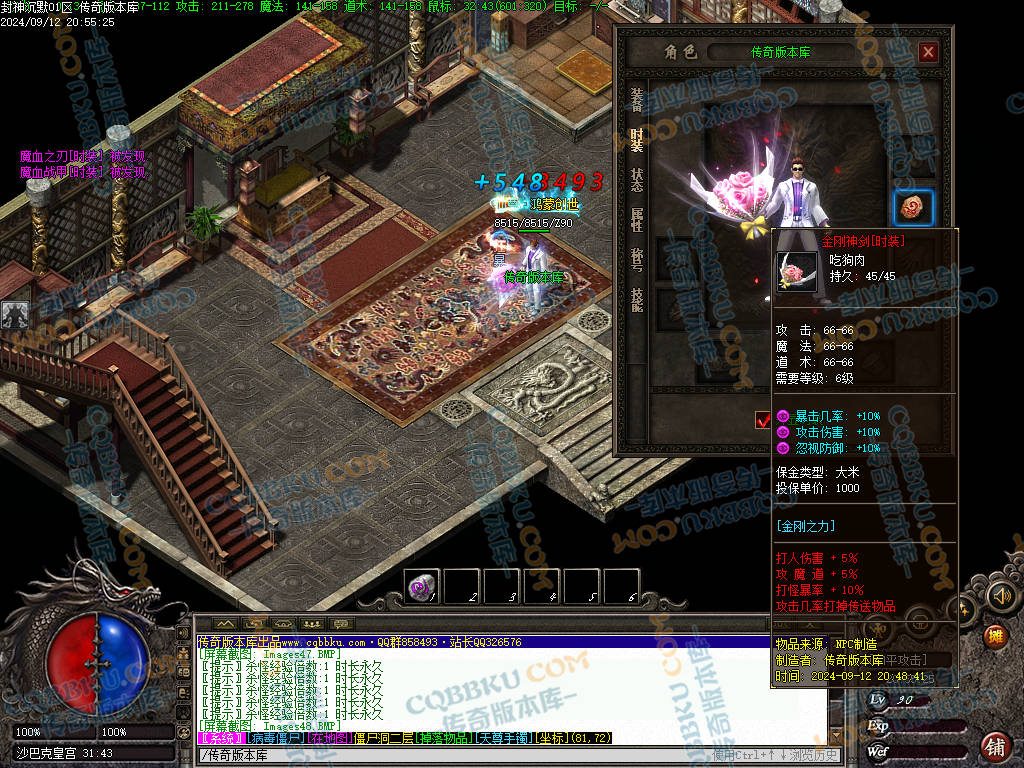Switch to the 装备 equipment tab
Screen dimensions: 1024x768
(636, 100)
